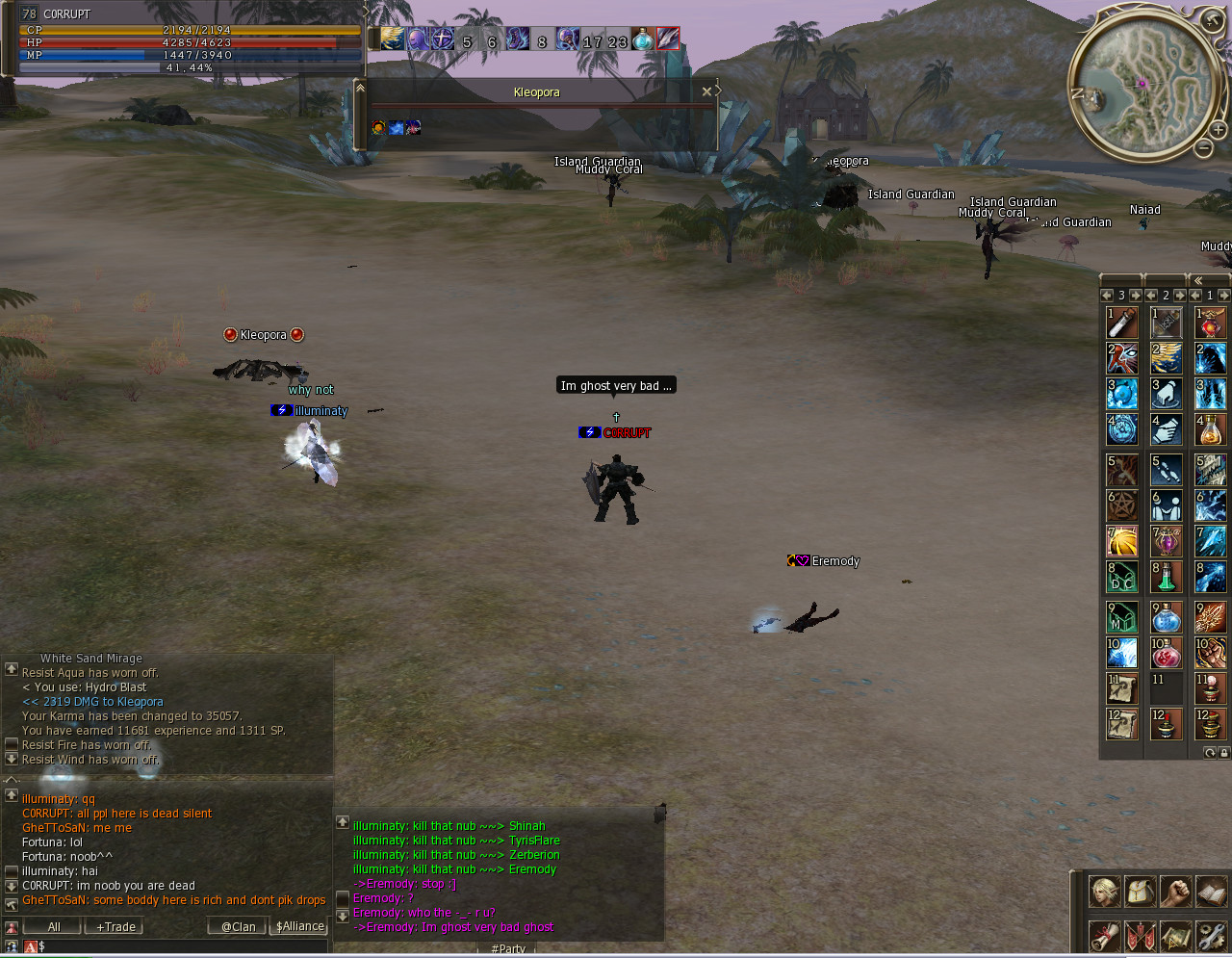Zoom in the minimap with plus button
The width and height of the screenshot is (1232, 958).
click(1218, 130)
